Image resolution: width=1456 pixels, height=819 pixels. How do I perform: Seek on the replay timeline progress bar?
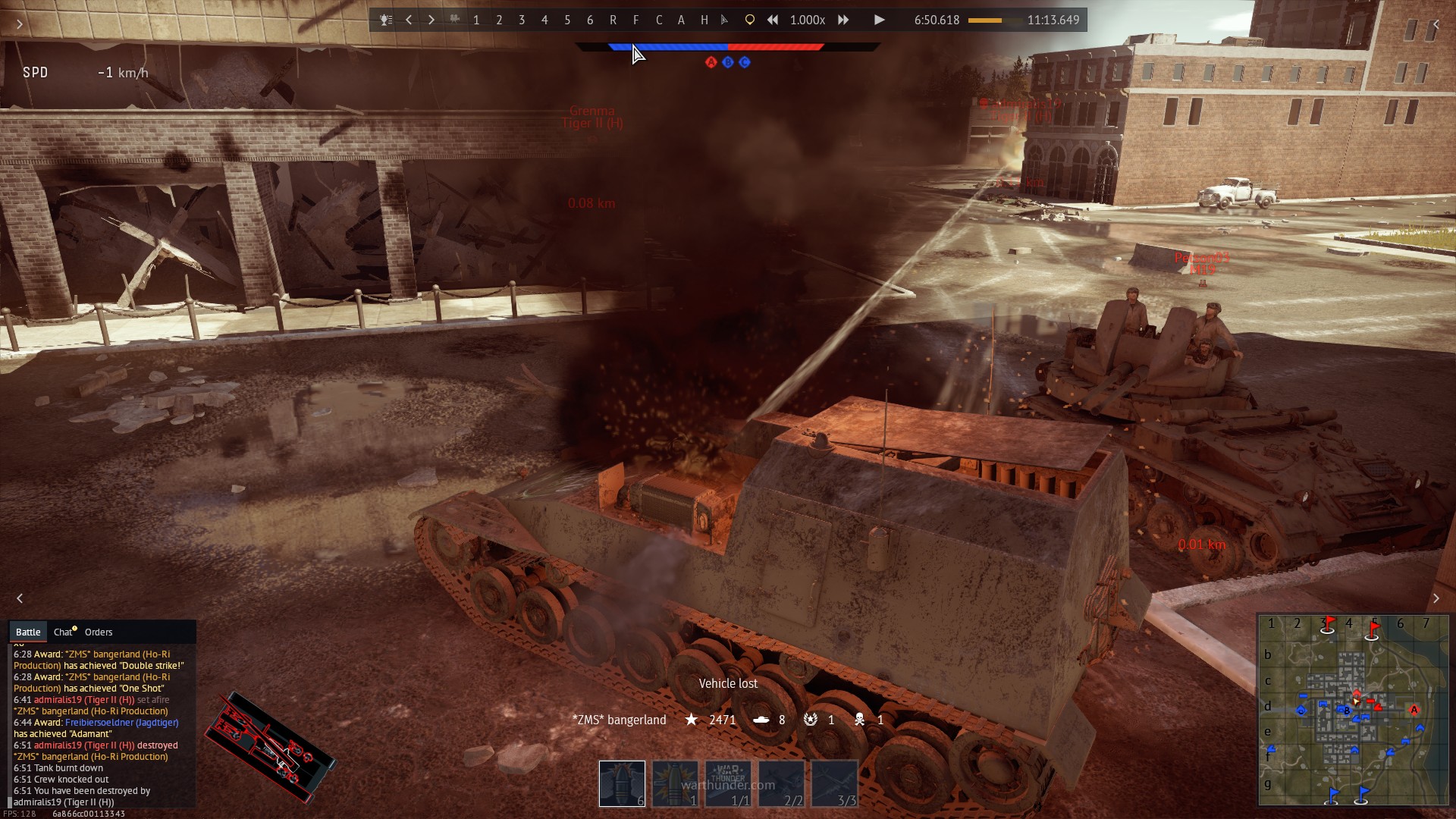[x=993, y=20]
